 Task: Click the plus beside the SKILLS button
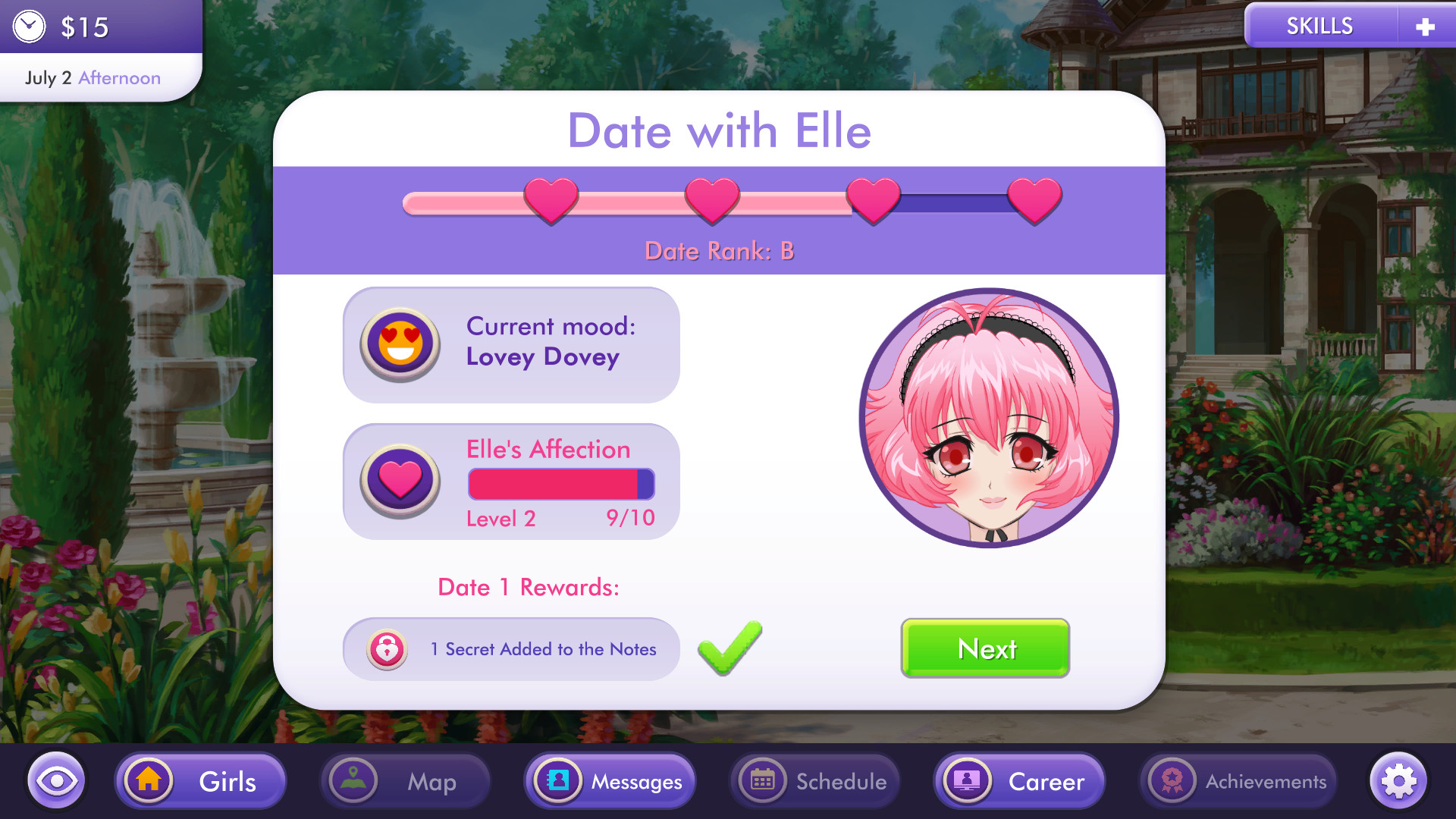coord(1426,25)
